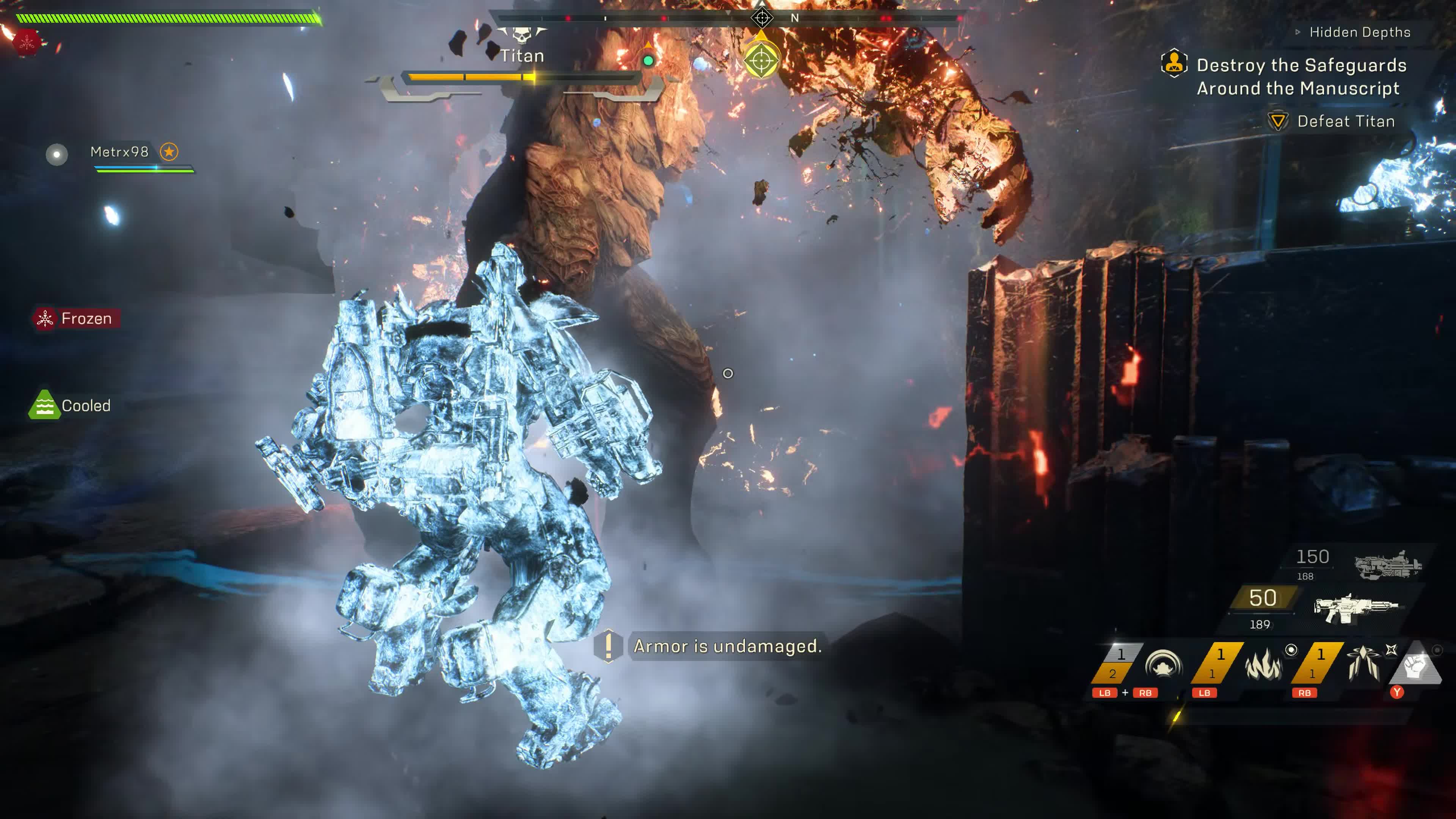This screenshot has height=819, width=1456.
Task: Select the Defeat Titan sub-objective
Action: (1345, 121)
